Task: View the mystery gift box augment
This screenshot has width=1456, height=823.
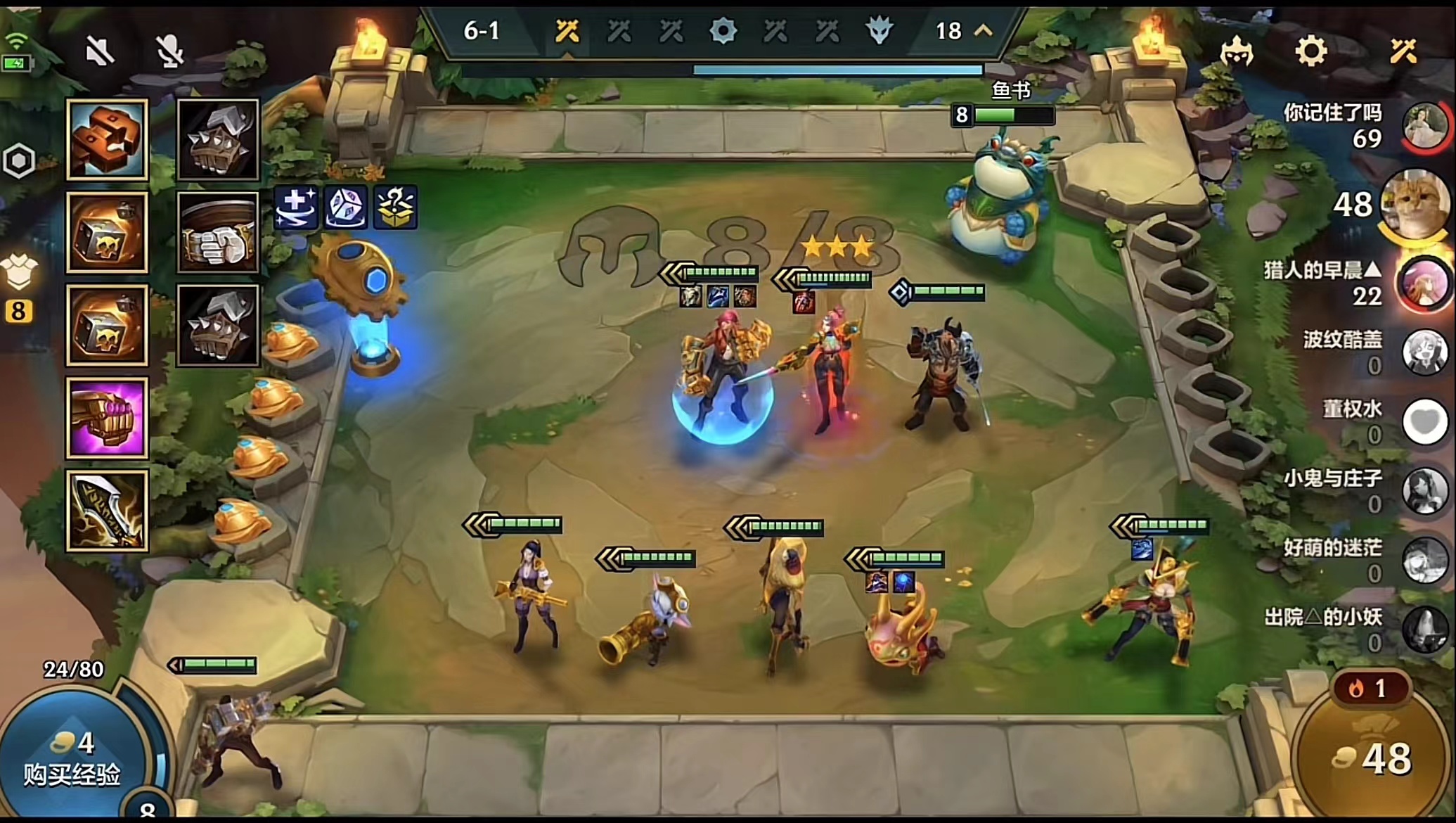Action: pyautogui.click(x=395, y=208)
